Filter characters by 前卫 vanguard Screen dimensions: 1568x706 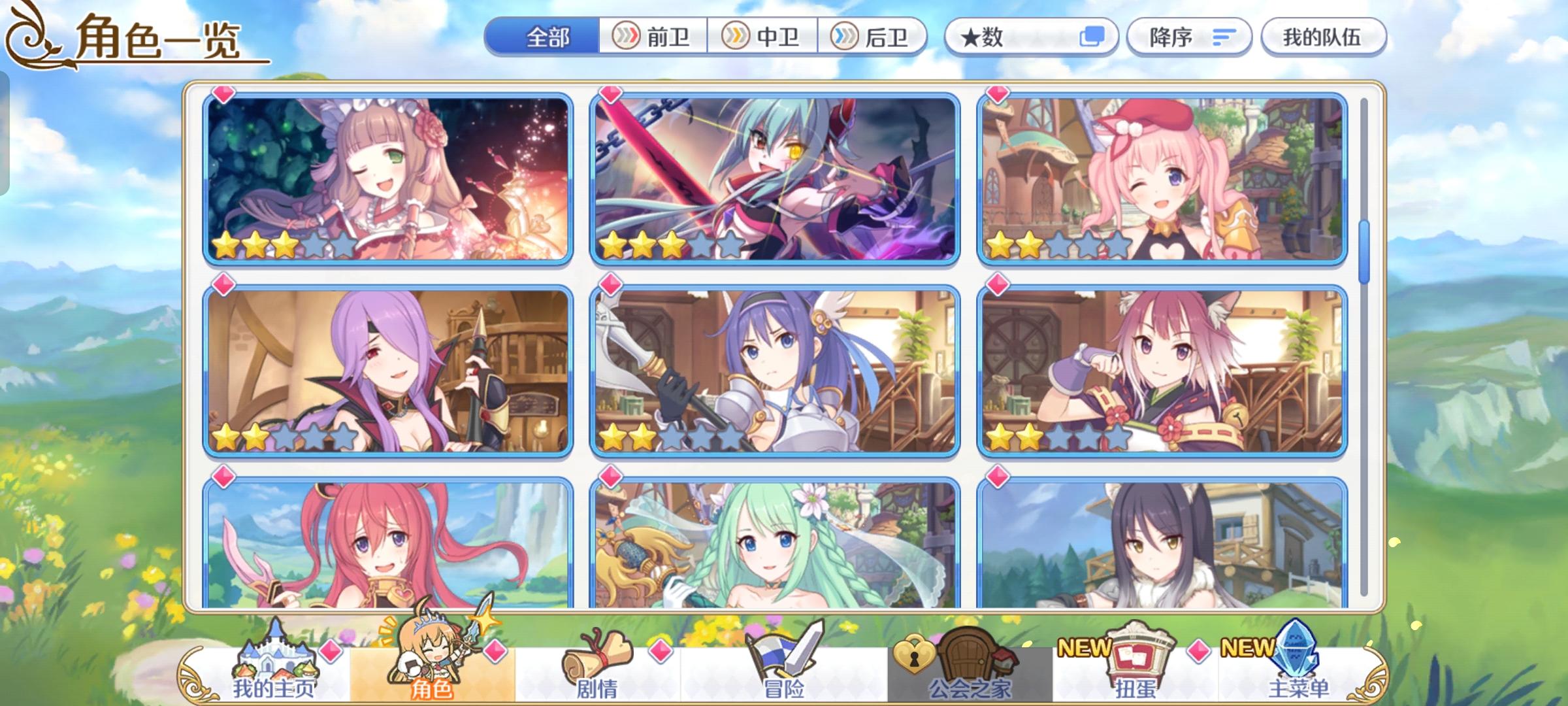[x=651, y=37]
